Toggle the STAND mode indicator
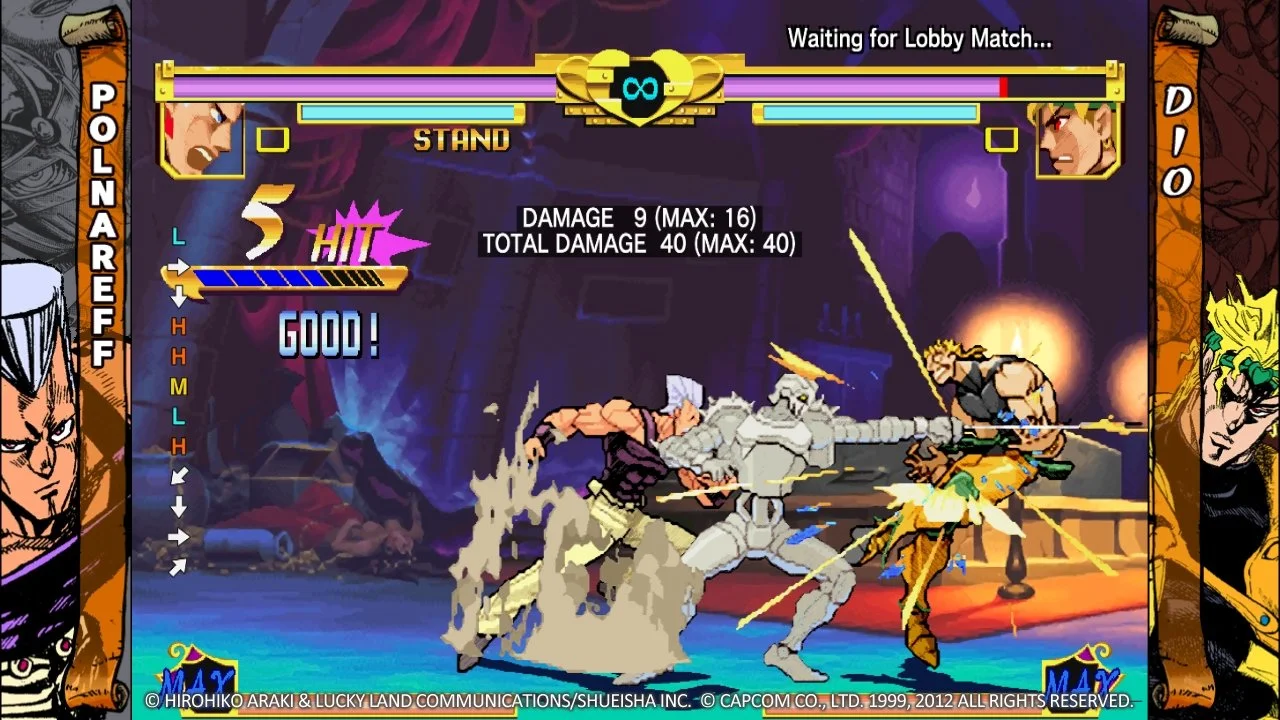This screenshot has height=720, width=1280. click(x=463, y=141)
